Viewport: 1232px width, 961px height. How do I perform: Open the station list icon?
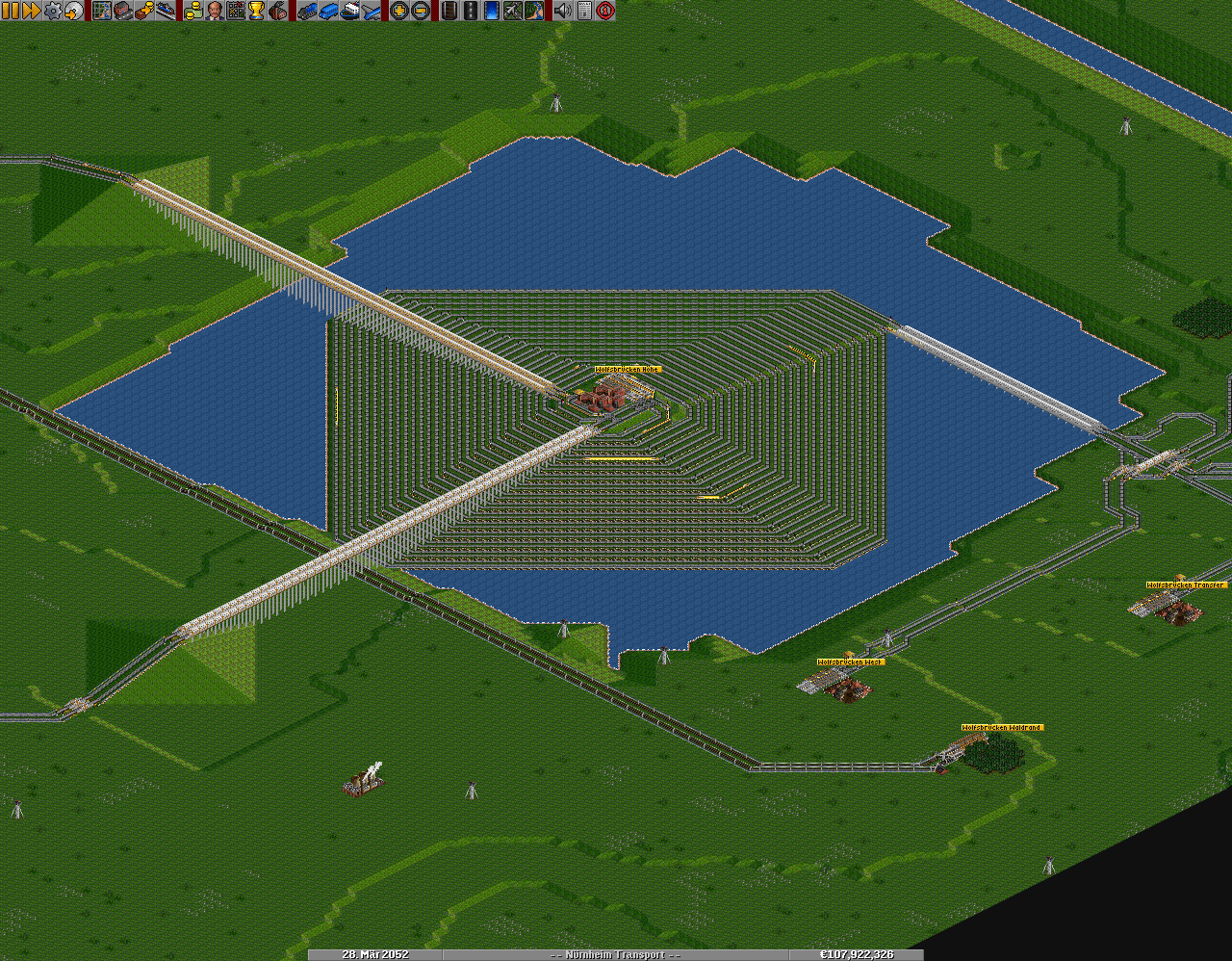[x=166, y=11]
